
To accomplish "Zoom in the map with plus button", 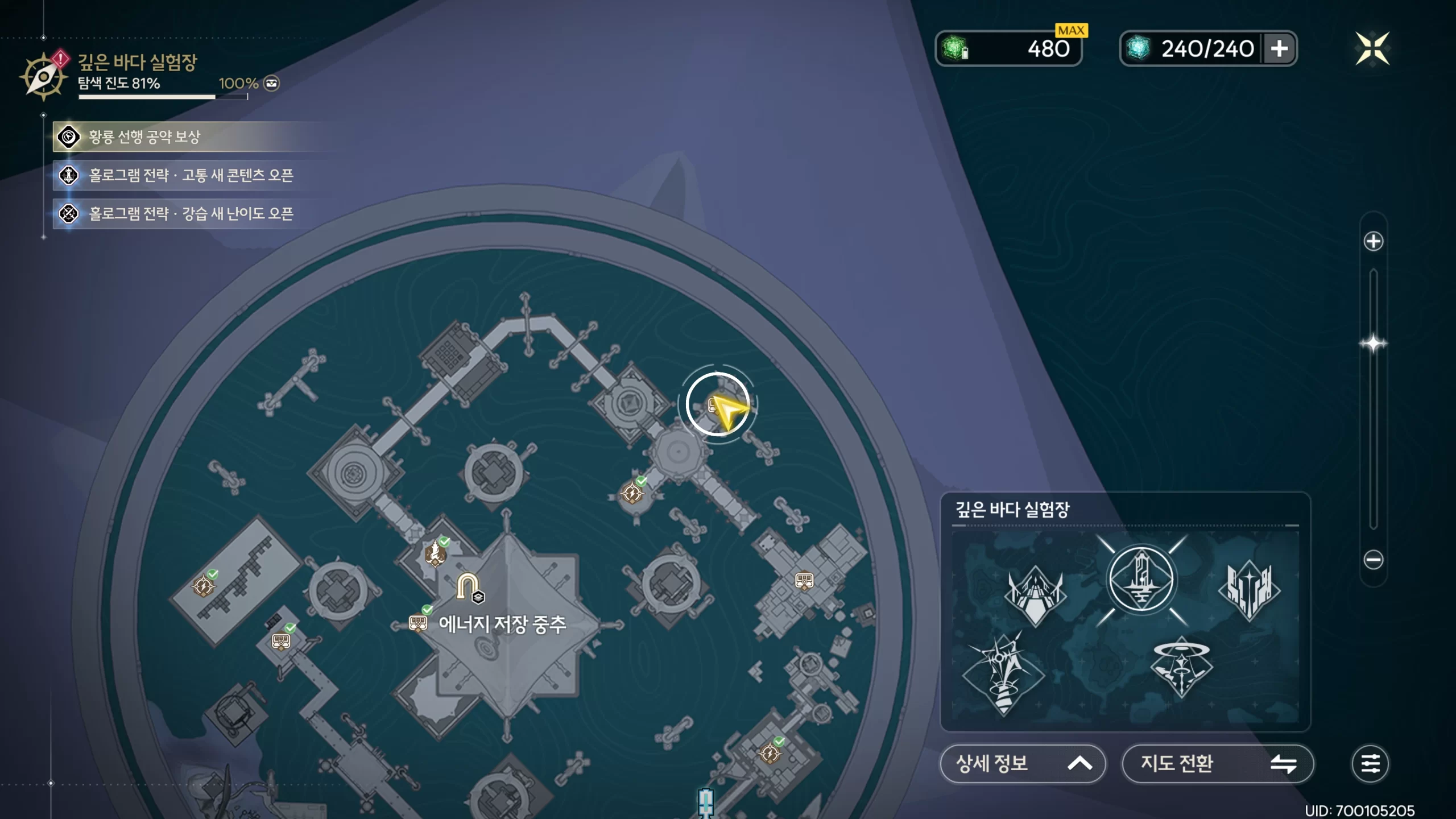I will 1373,241.
